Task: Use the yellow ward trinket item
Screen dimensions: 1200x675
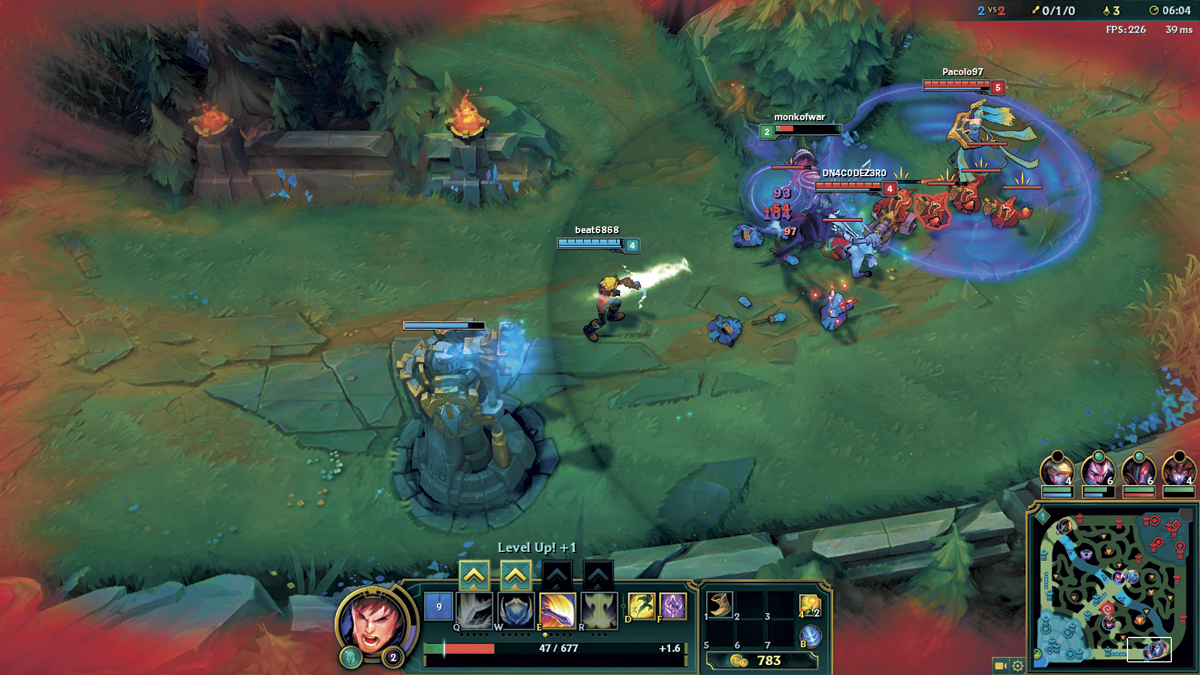Action: 808,605
